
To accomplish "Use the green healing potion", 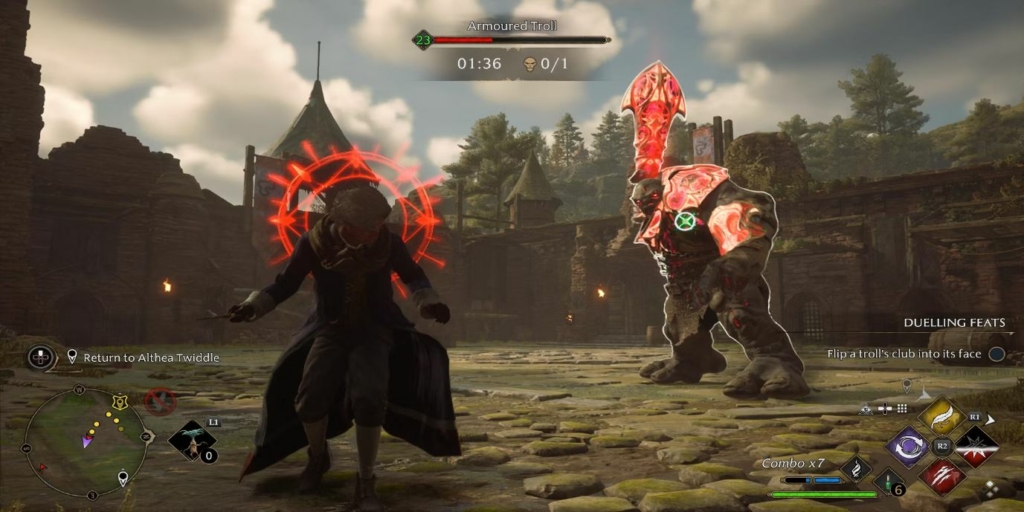I will pos(889,483).
